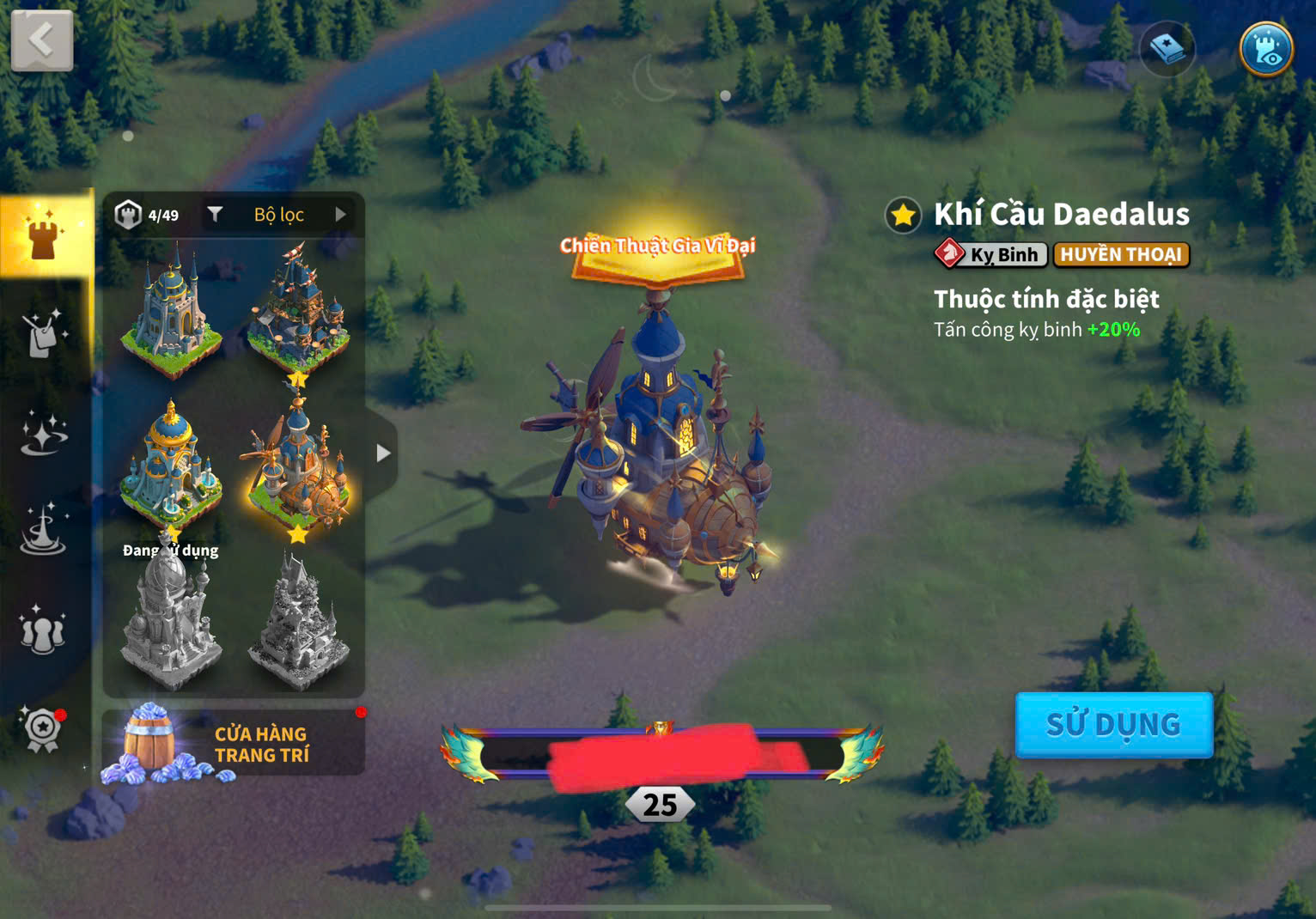Collapse the skin list side panel

tap(383, 453)
